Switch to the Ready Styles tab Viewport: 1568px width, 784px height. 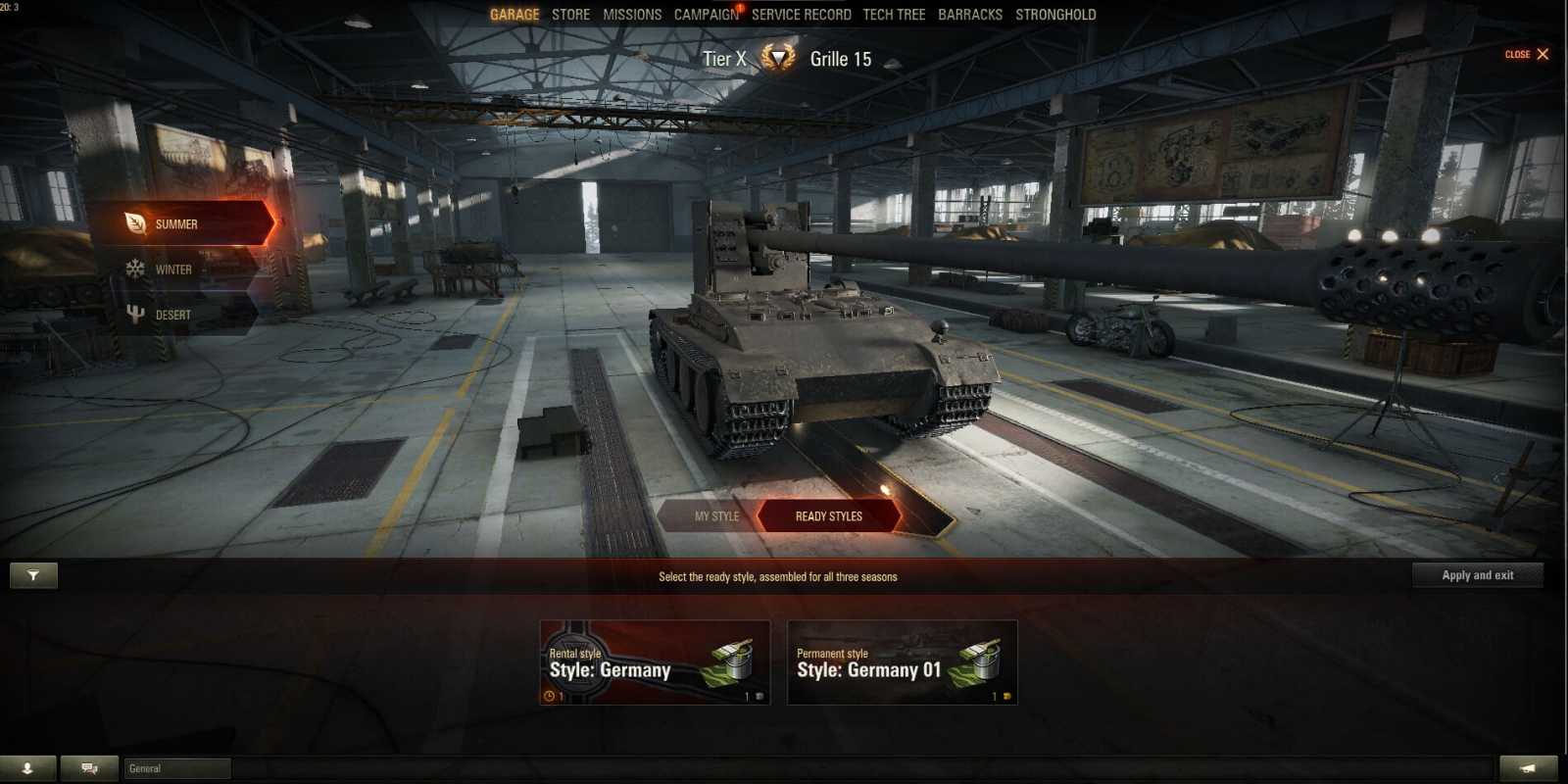(x=828, y=515)
